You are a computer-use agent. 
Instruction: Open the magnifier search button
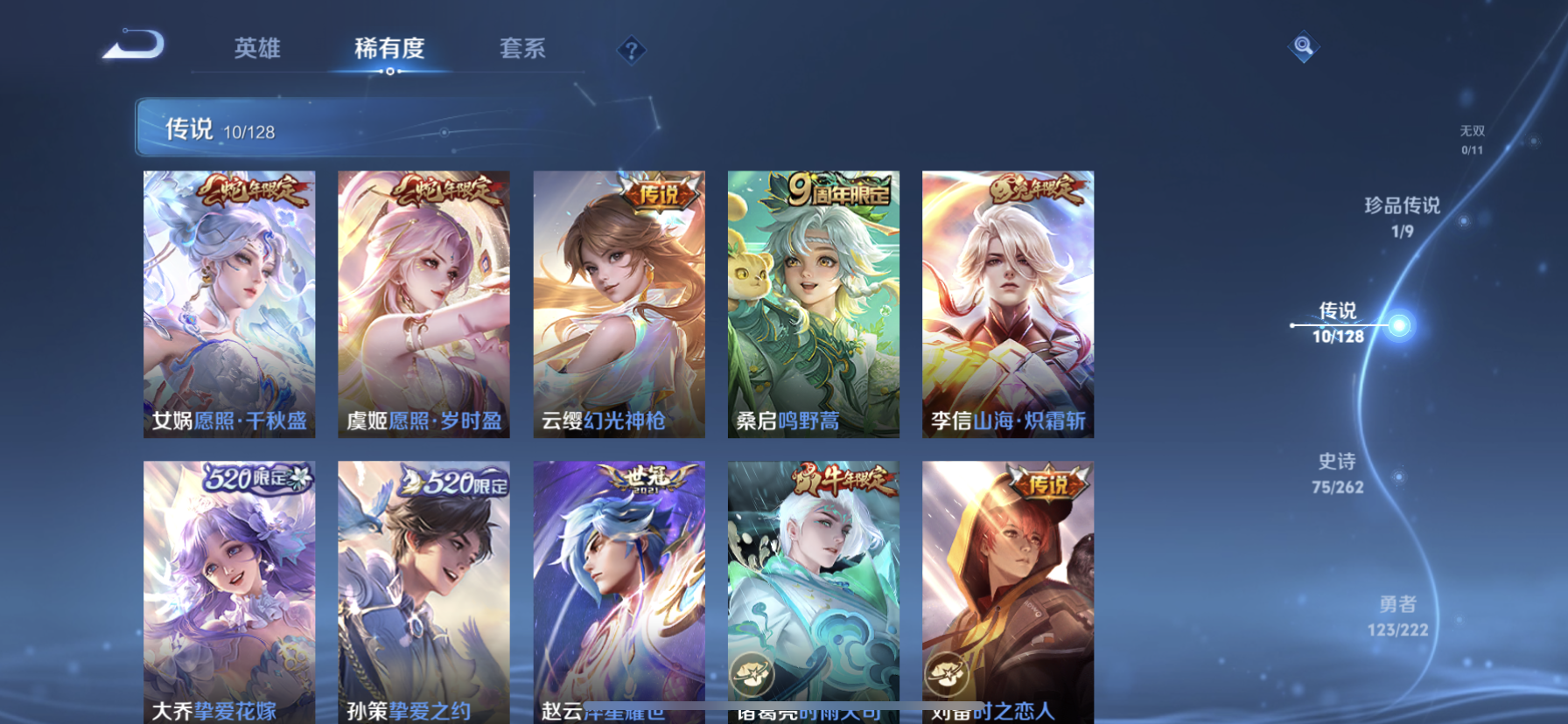[1303, 46]
